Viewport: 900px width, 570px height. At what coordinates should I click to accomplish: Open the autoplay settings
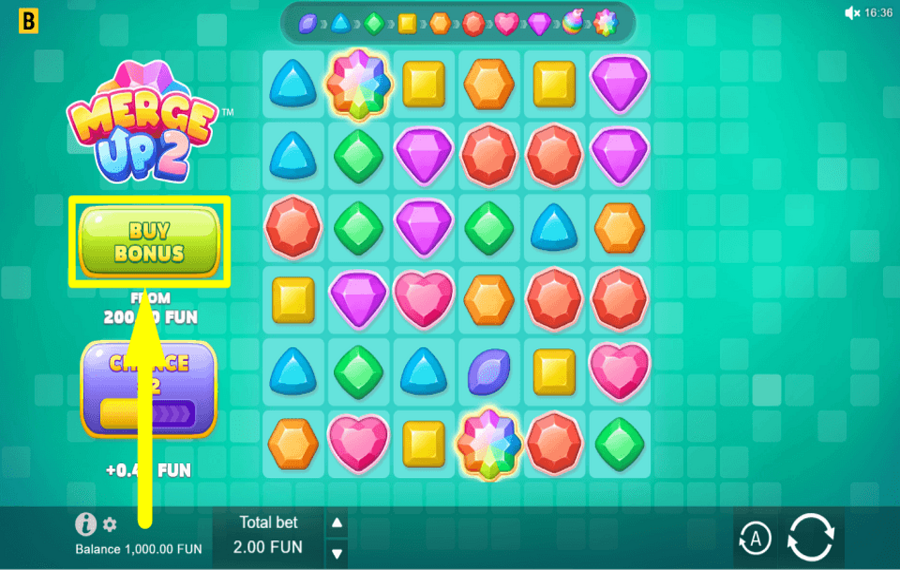pos(755,539)
